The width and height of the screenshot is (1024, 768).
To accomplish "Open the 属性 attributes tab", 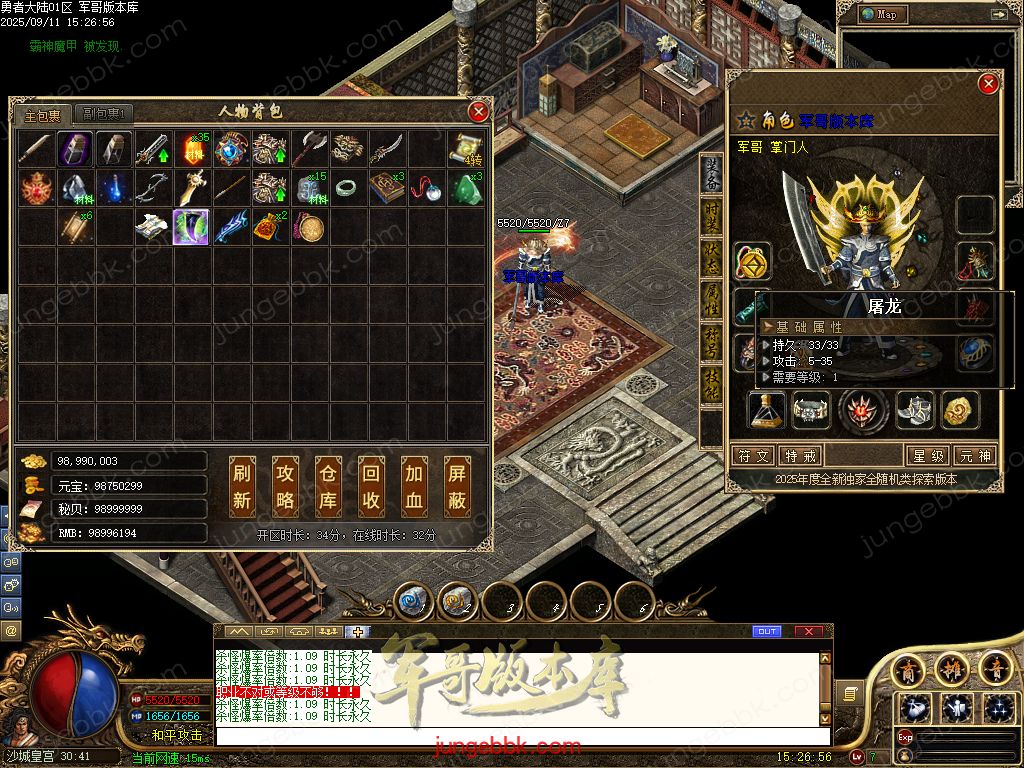I will [711, 298].
